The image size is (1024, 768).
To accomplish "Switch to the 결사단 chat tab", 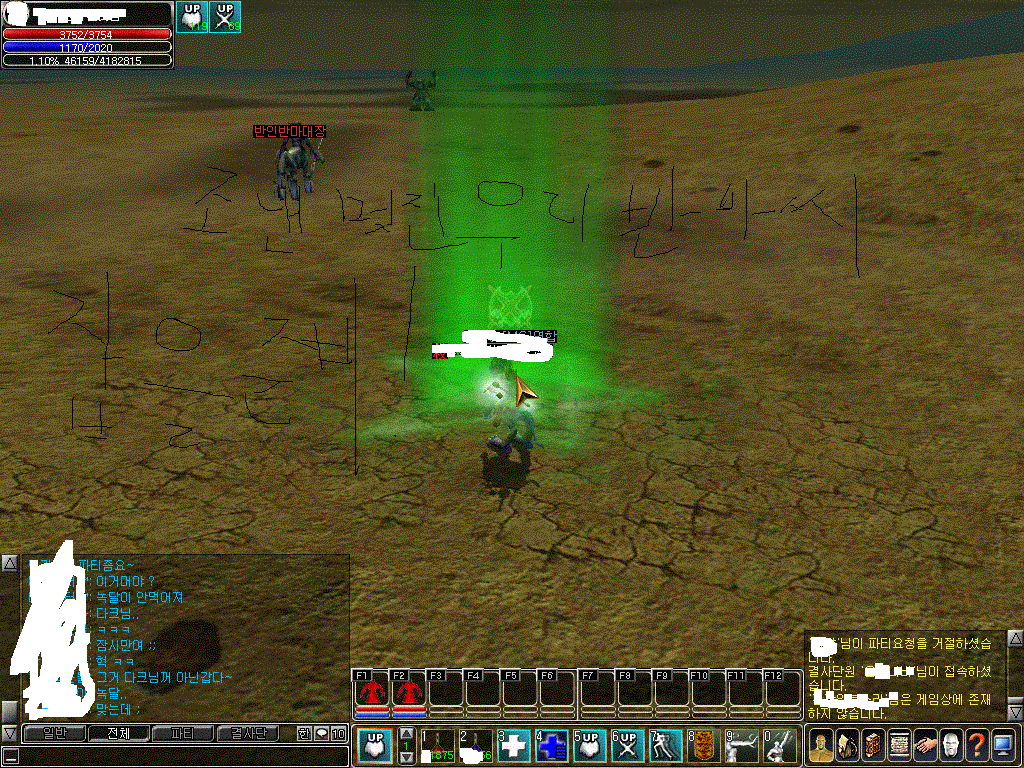I will (x=247, y=733).
